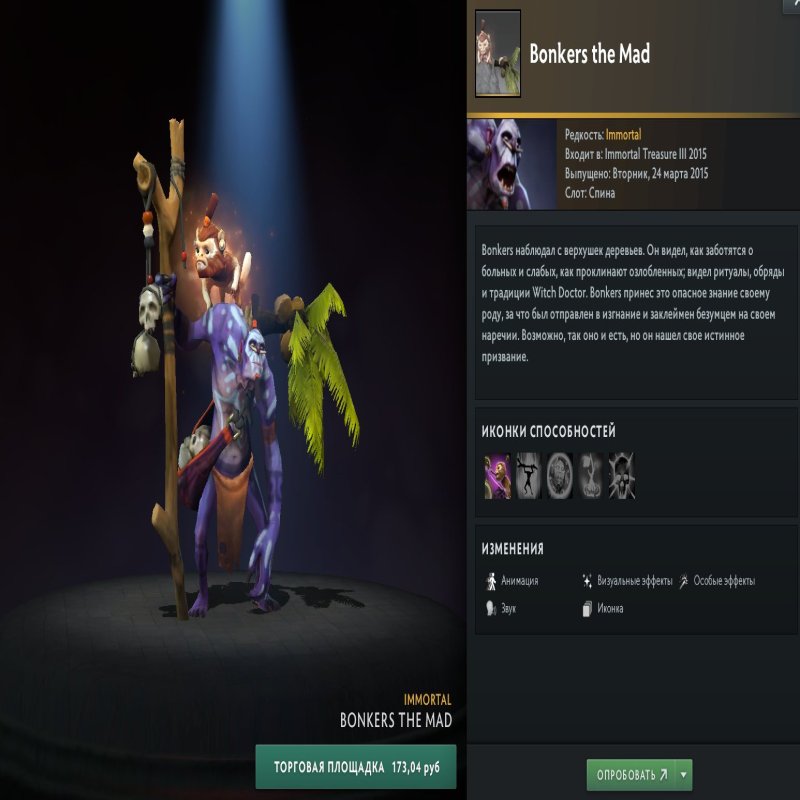The height and width of the screenshot is (800, 800).
Task: Select the Voodoo Restoration figure-with-staff icon
Action: point(528,475)
